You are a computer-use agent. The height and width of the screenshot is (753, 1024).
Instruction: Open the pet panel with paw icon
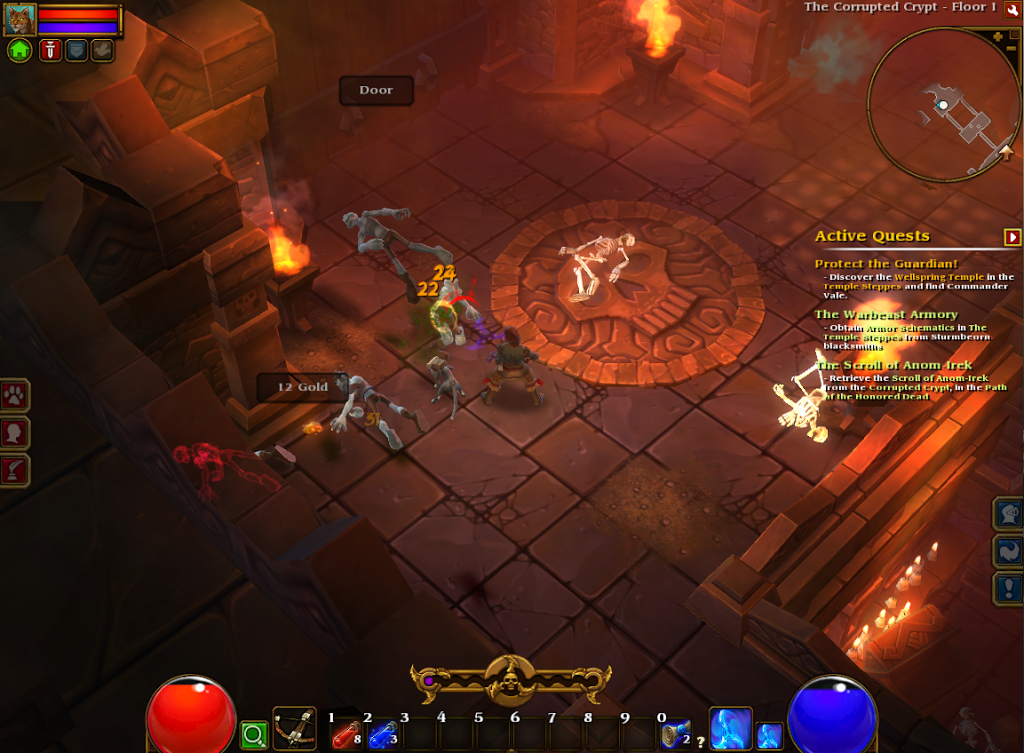click(15, 395)
